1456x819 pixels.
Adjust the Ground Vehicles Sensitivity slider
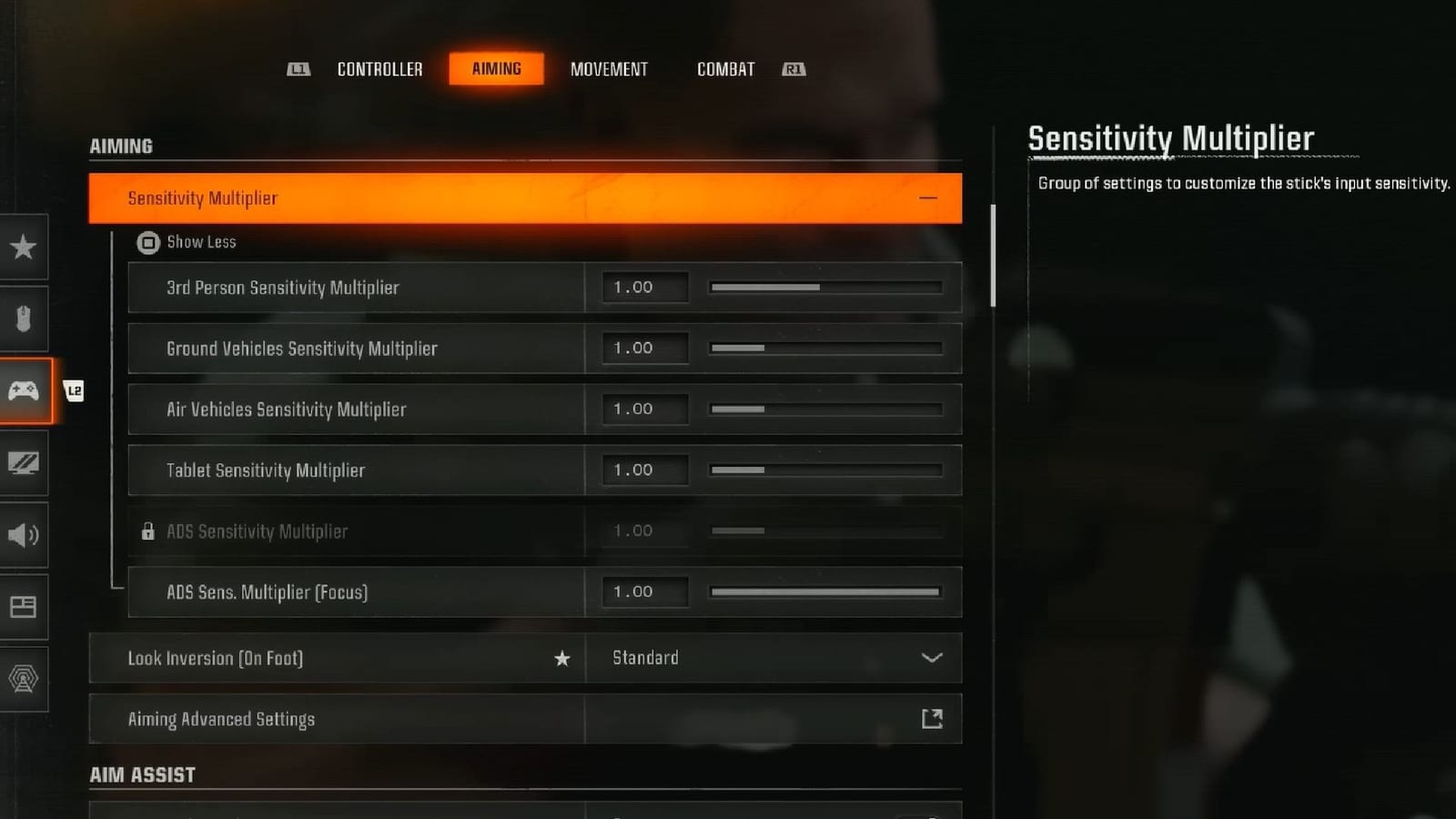824,348
